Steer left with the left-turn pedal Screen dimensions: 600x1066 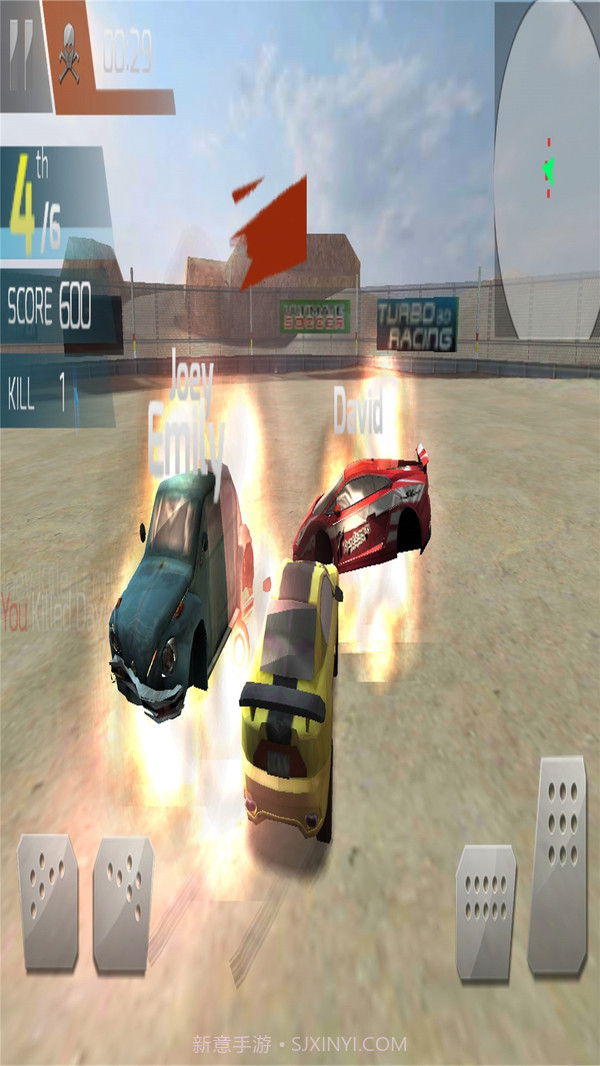tap(48, 900)
